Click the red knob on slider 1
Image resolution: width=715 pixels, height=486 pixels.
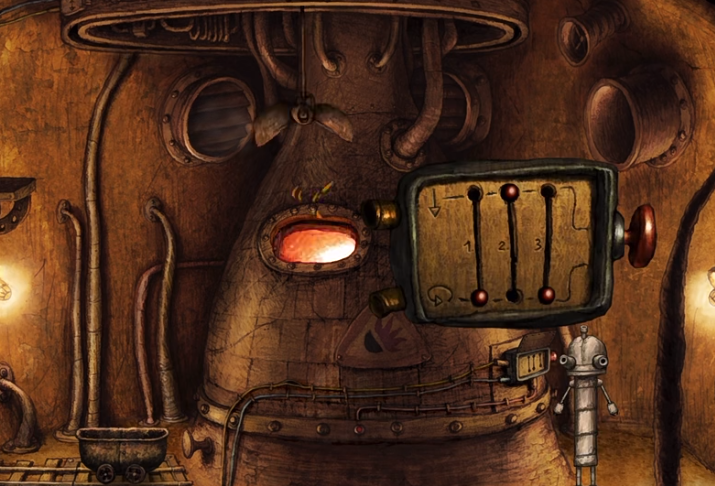pos(479,296)
